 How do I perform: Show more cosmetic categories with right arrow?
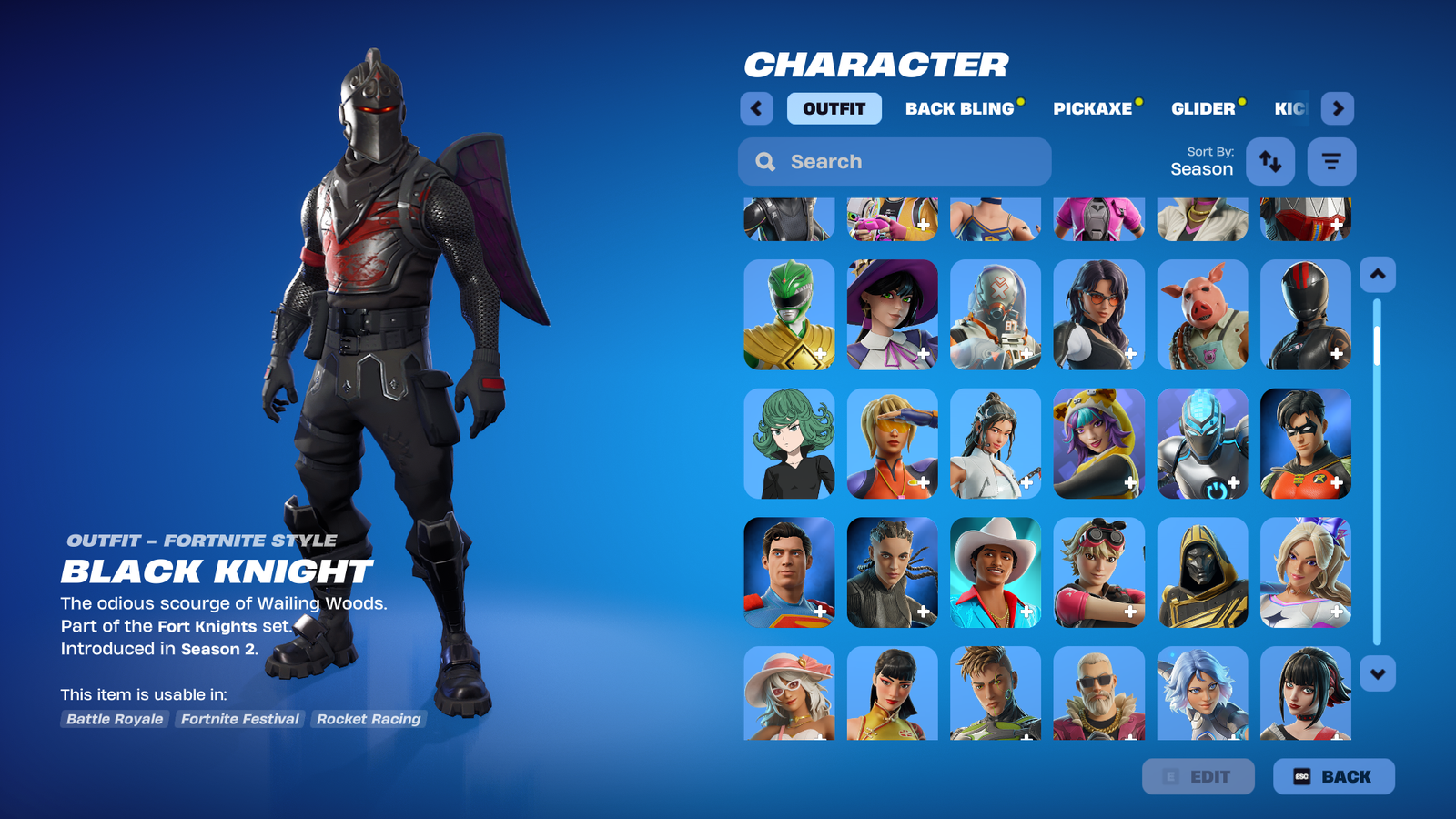(x=1337, y=108)
